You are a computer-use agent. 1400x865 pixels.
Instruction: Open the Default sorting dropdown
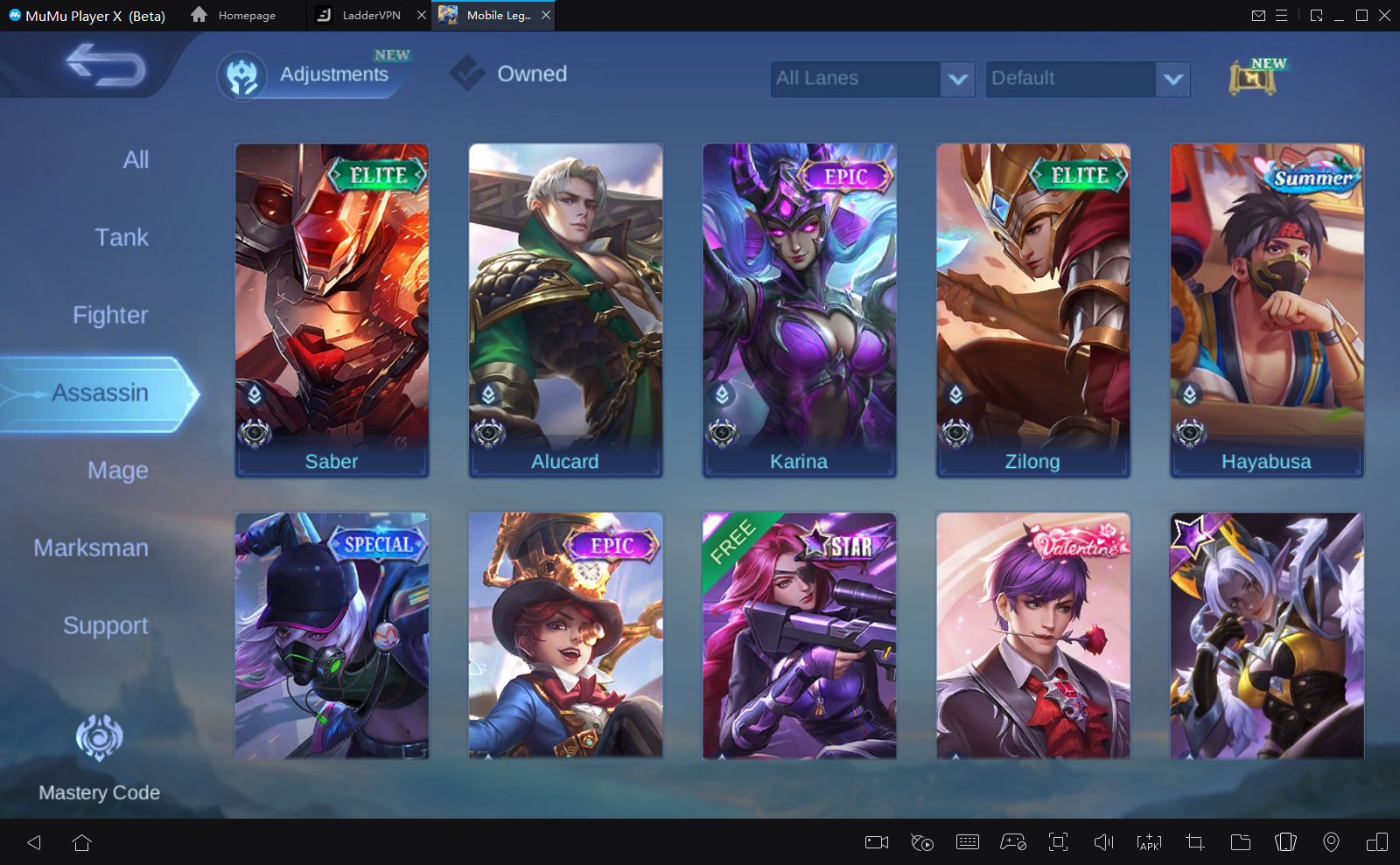(1087, 79)
